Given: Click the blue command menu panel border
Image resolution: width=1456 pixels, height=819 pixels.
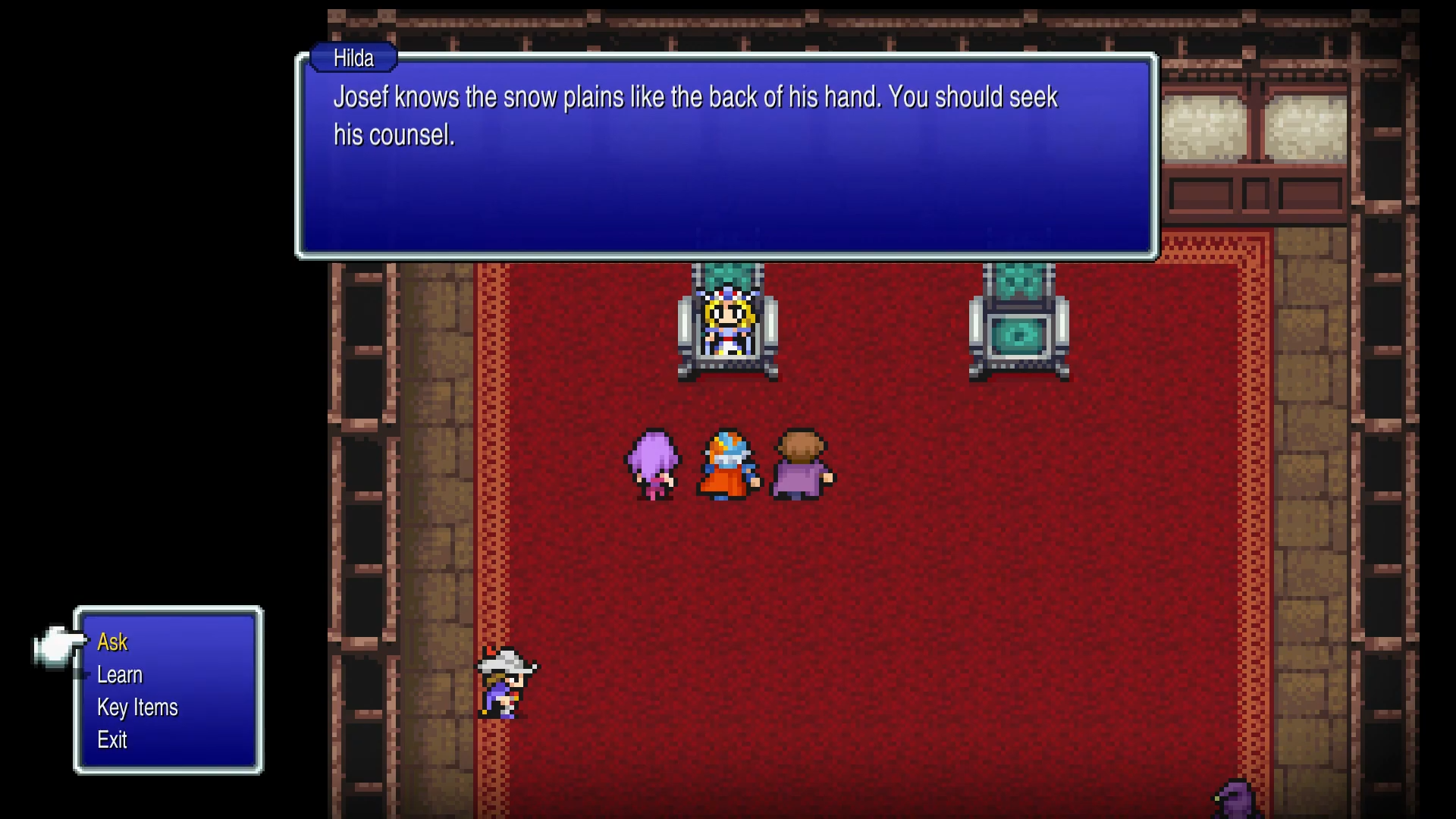Looking at the screenshot, I should pyautogui.click(x=168, y=609).
